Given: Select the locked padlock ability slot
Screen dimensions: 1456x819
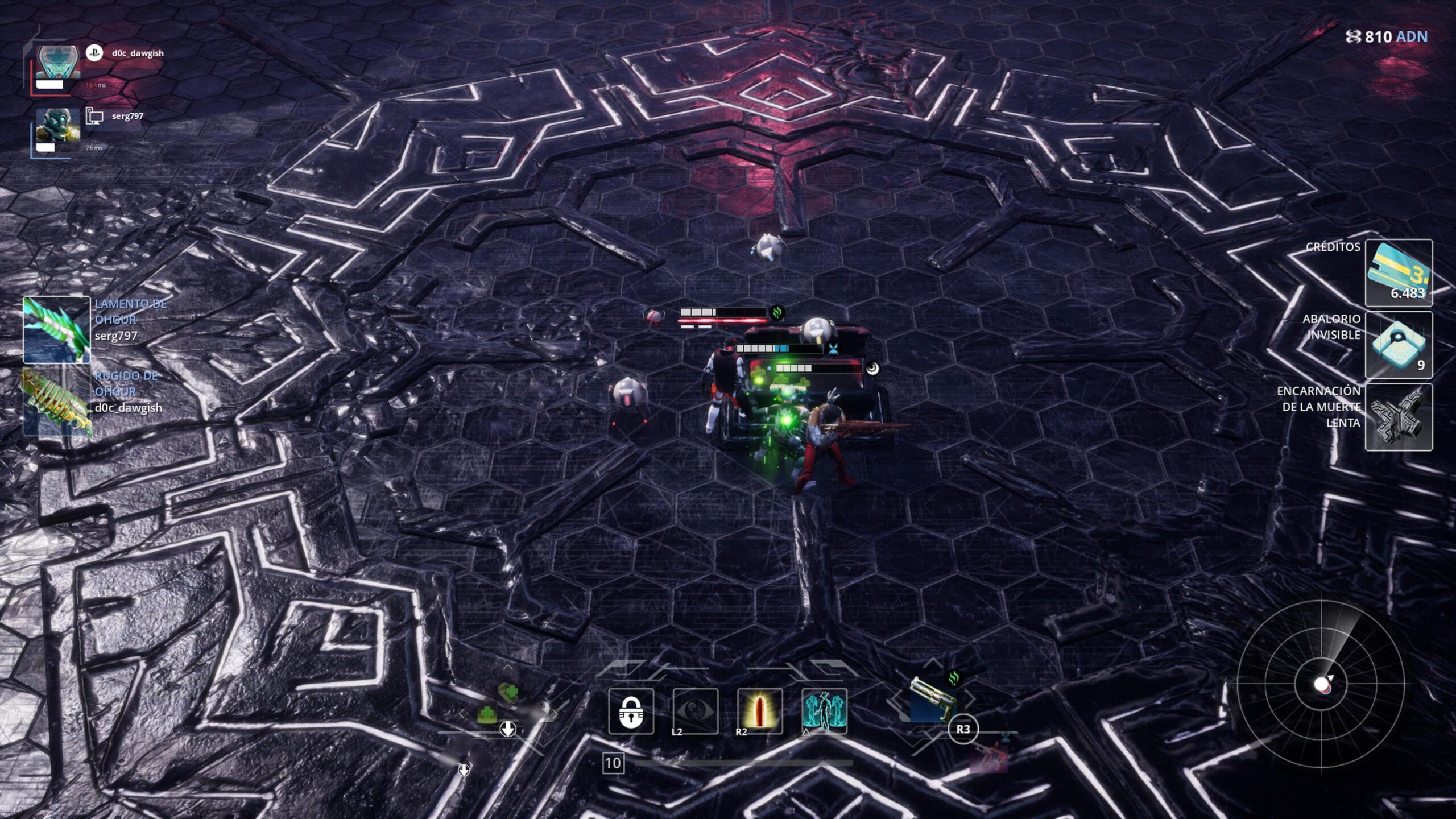Looking at the screenshot, I should 631,712.
